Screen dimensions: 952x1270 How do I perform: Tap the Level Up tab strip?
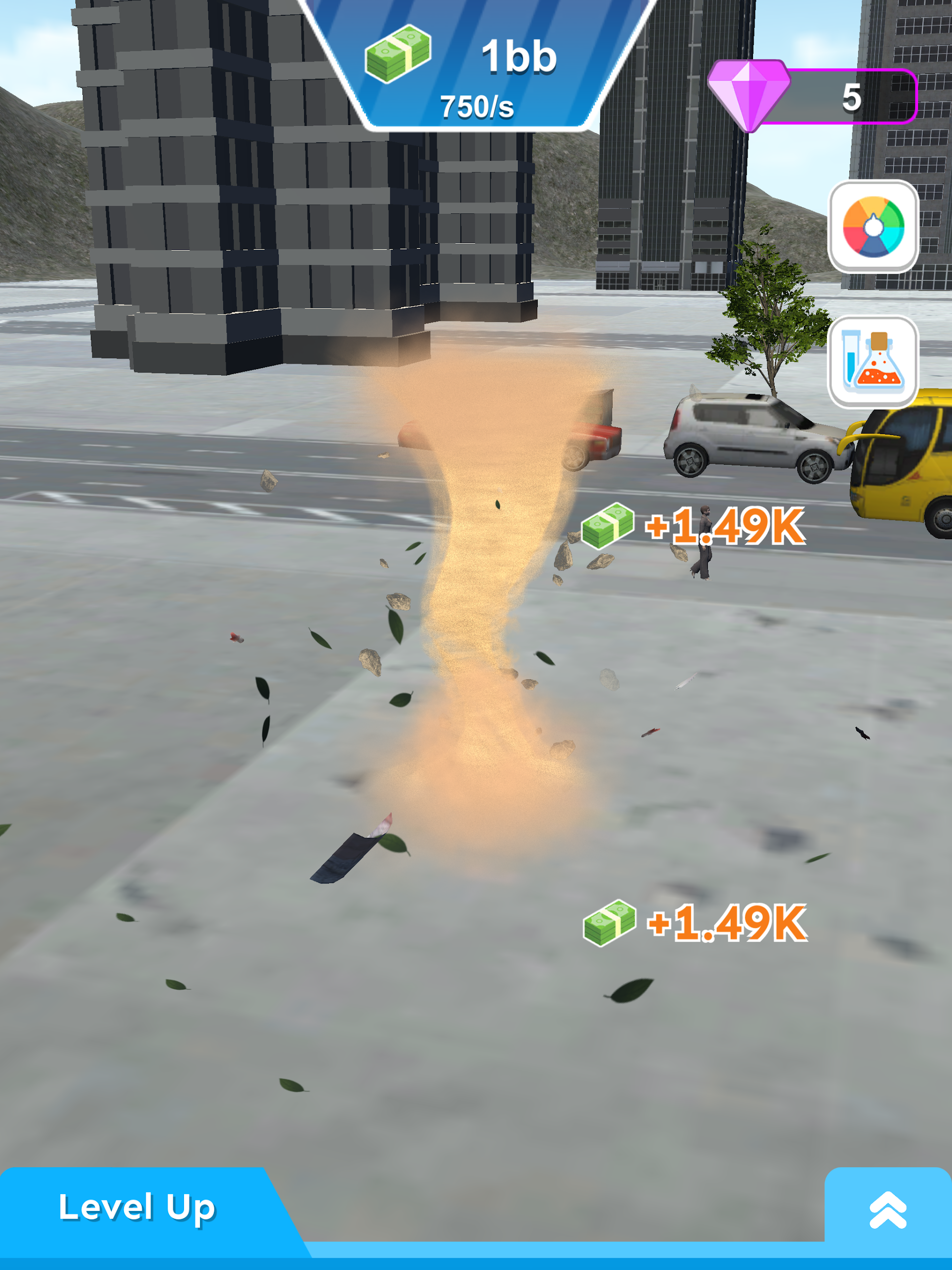tap(138, 1207)
